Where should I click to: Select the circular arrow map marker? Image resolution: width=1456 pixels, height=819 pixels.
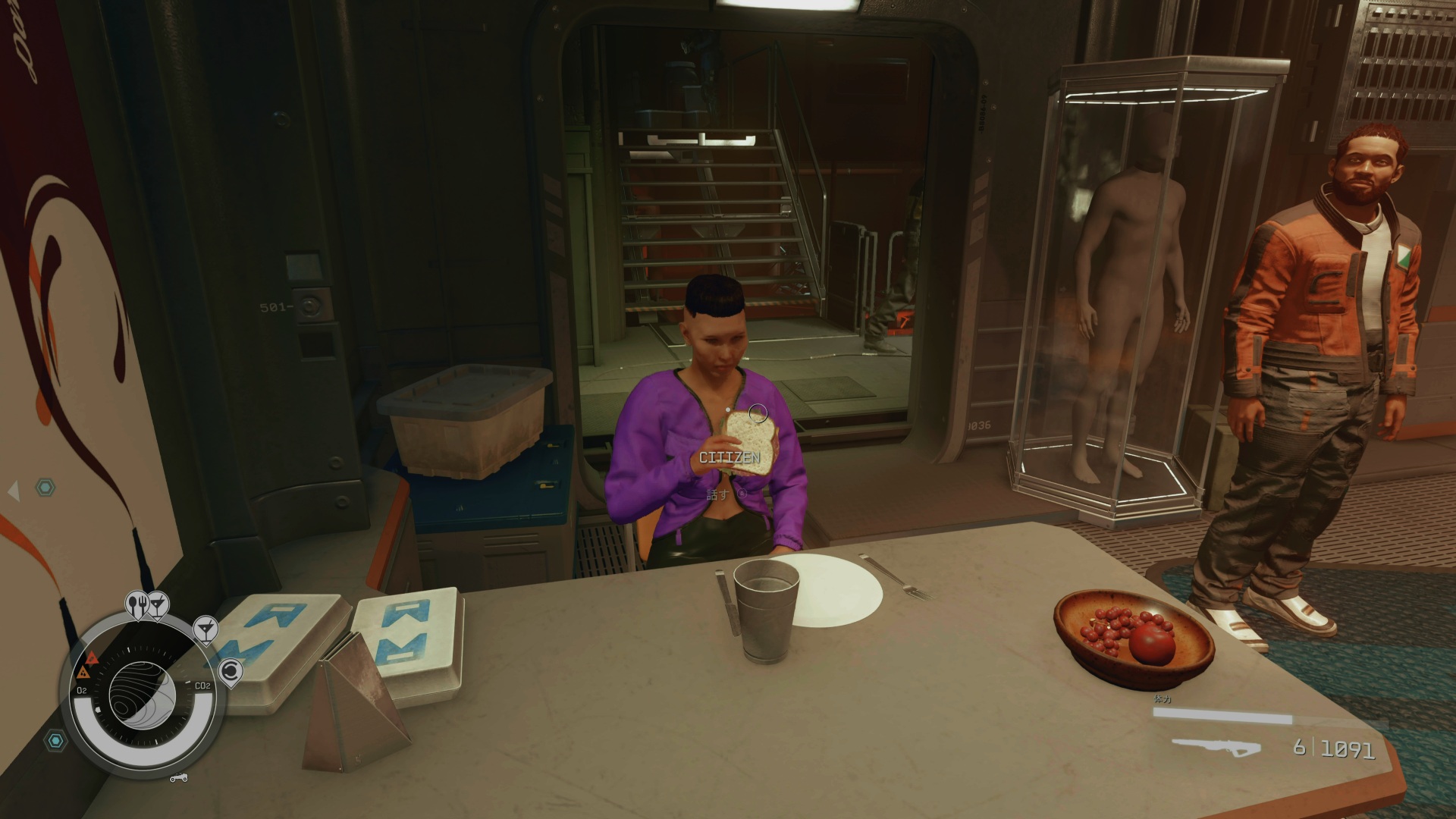230,671
